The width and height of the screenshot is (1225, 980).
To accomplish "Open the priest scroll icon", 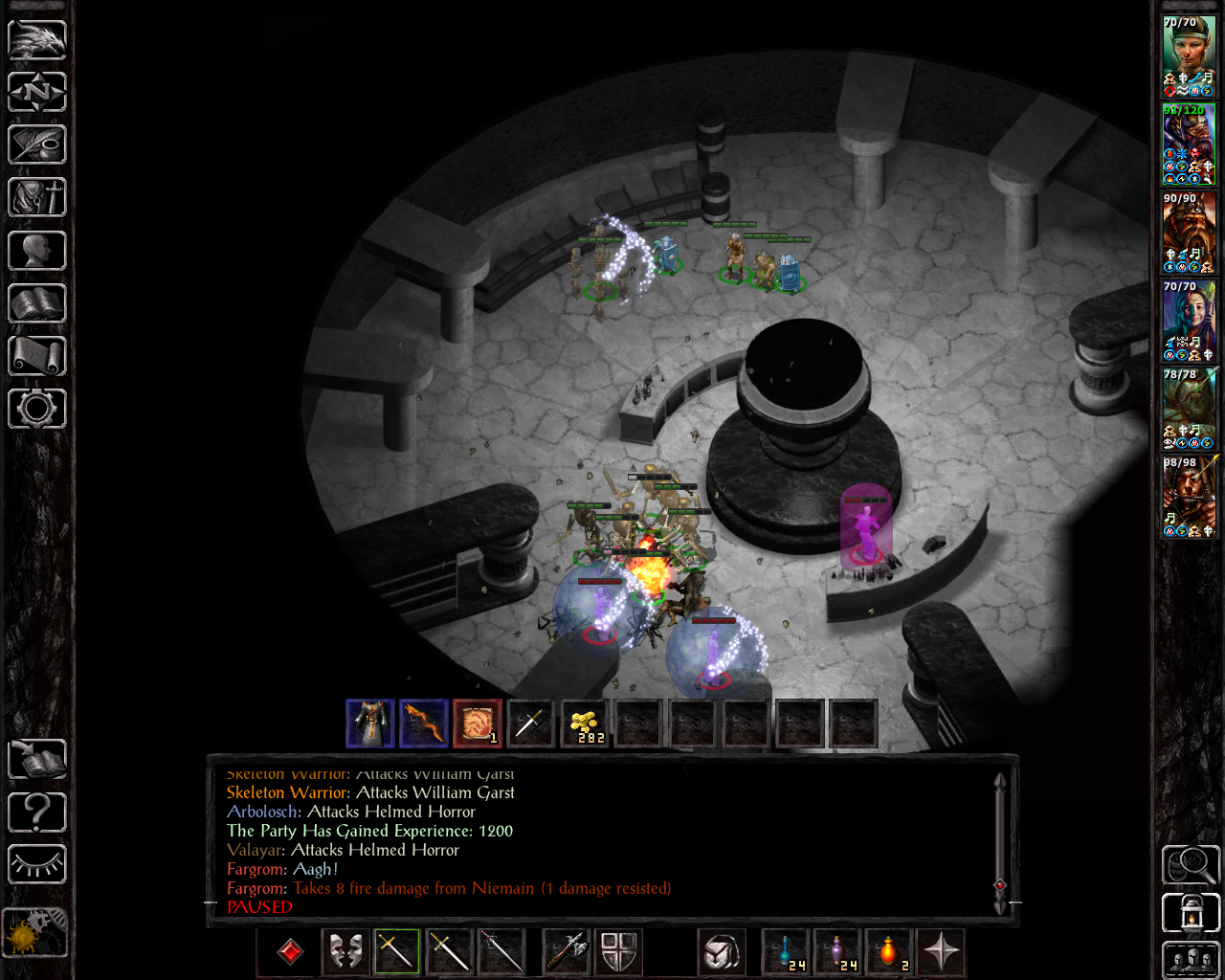I will point(37,356).
